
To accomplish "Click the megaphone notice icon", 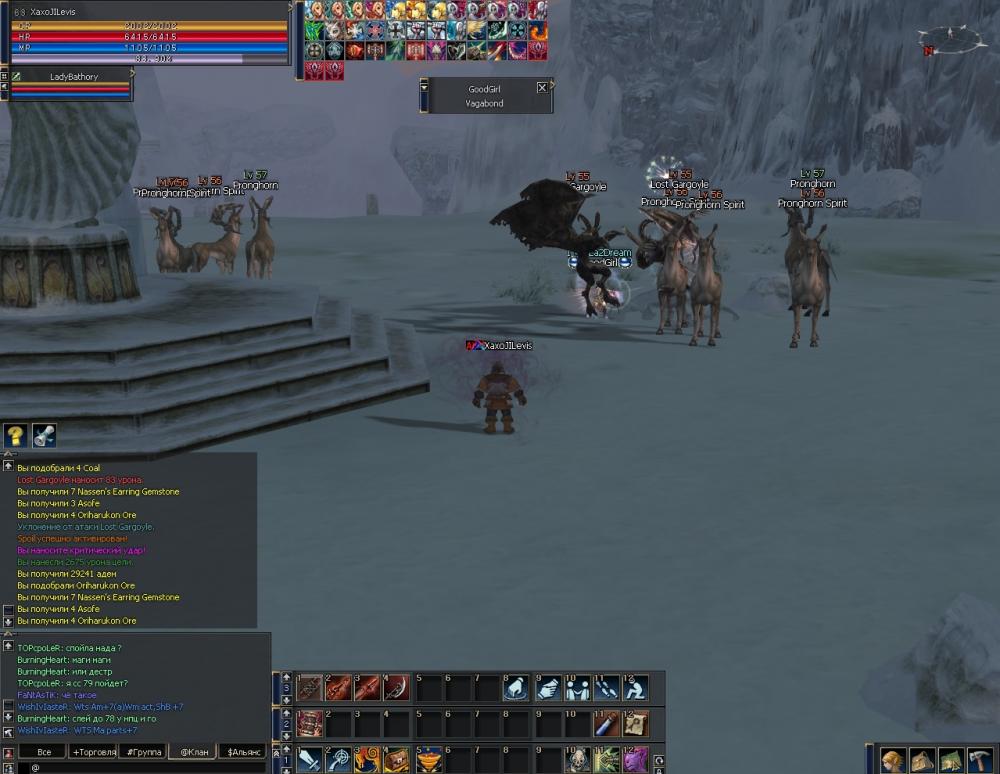I will click(x=44, y=436).
